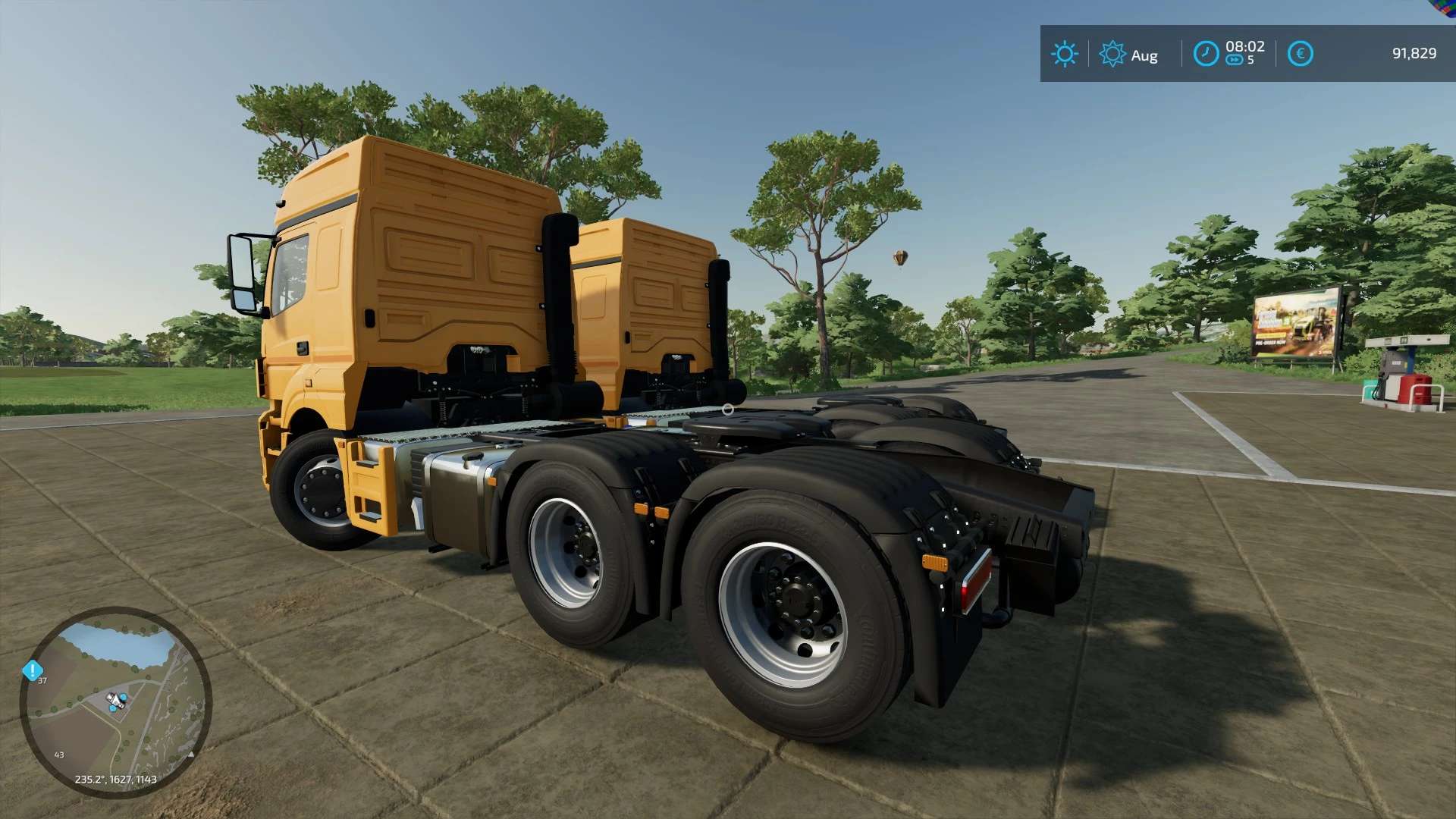Screen dimensions: 1456x819
Task: Click the timescale value 5
Action: tap(1250, 61)
